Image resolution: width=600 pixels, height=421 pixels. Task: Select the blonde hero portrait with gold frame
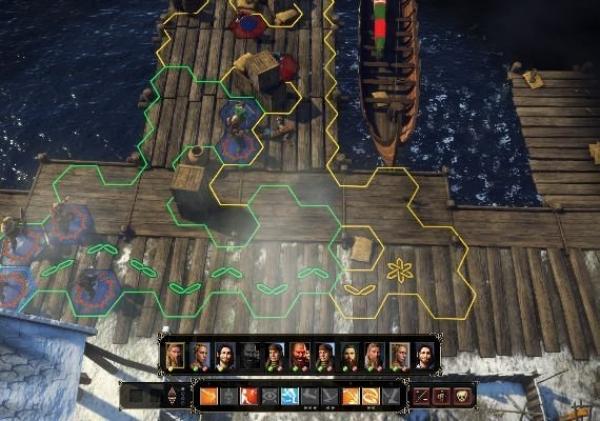pyautogui.click(x=176, y=356)
